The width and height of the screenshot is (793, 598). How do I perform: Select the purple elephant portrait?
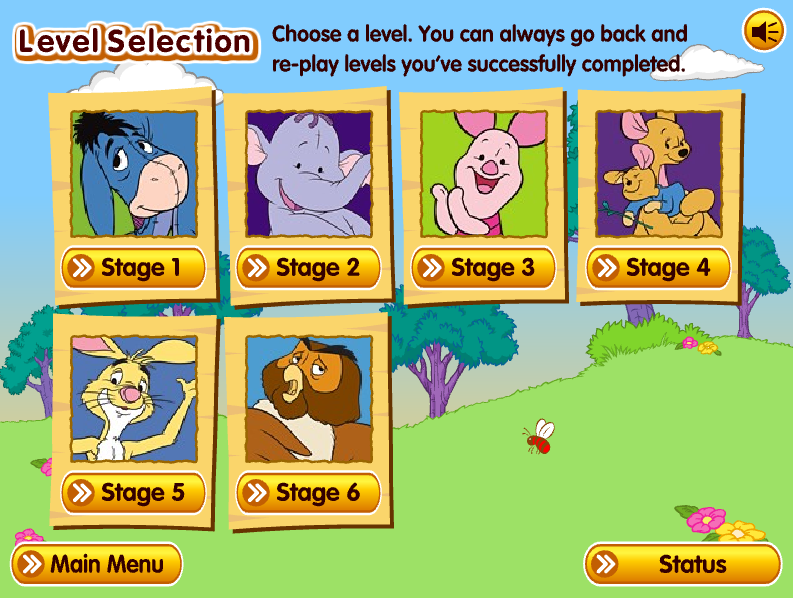pos(308,172)
